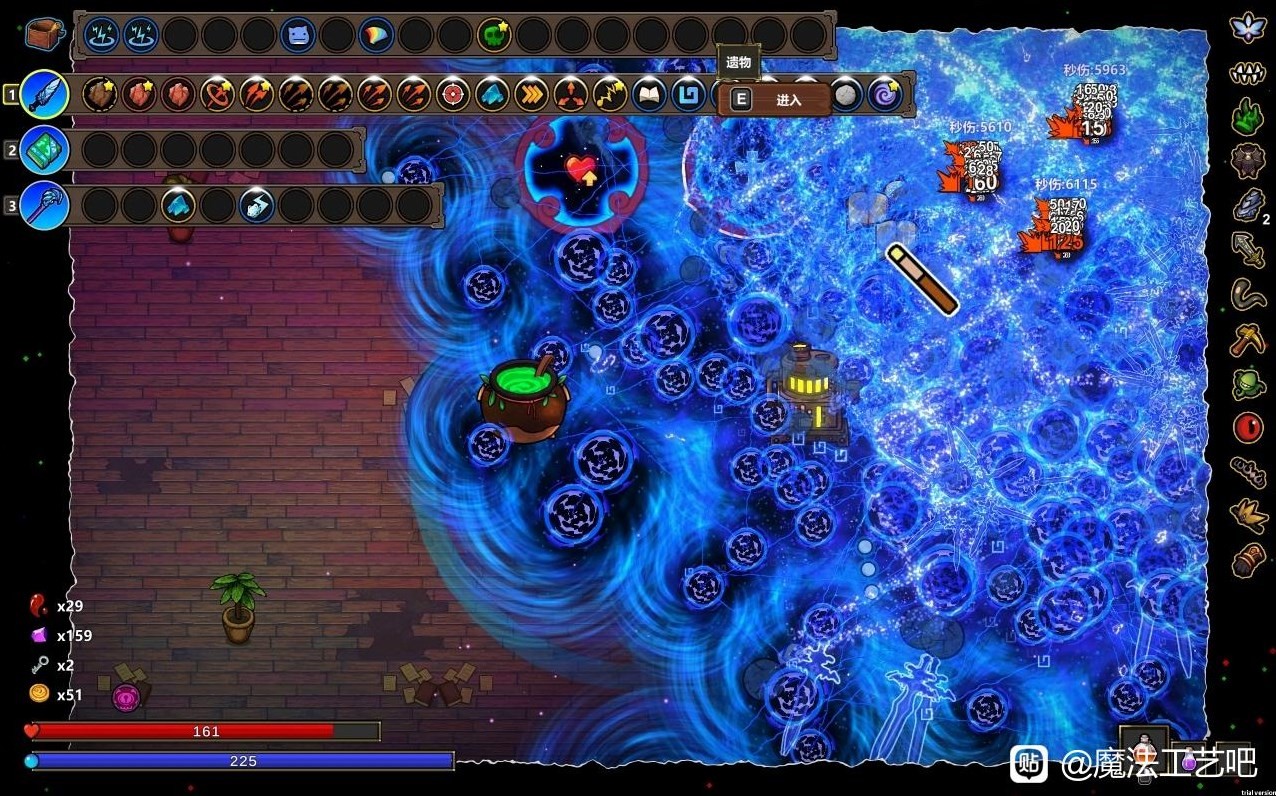Image resolution: width=1276 pixels, height=796 pixels.
Task: Pick the rainbow fan spell in storage
Action: (x=376, y=36)
